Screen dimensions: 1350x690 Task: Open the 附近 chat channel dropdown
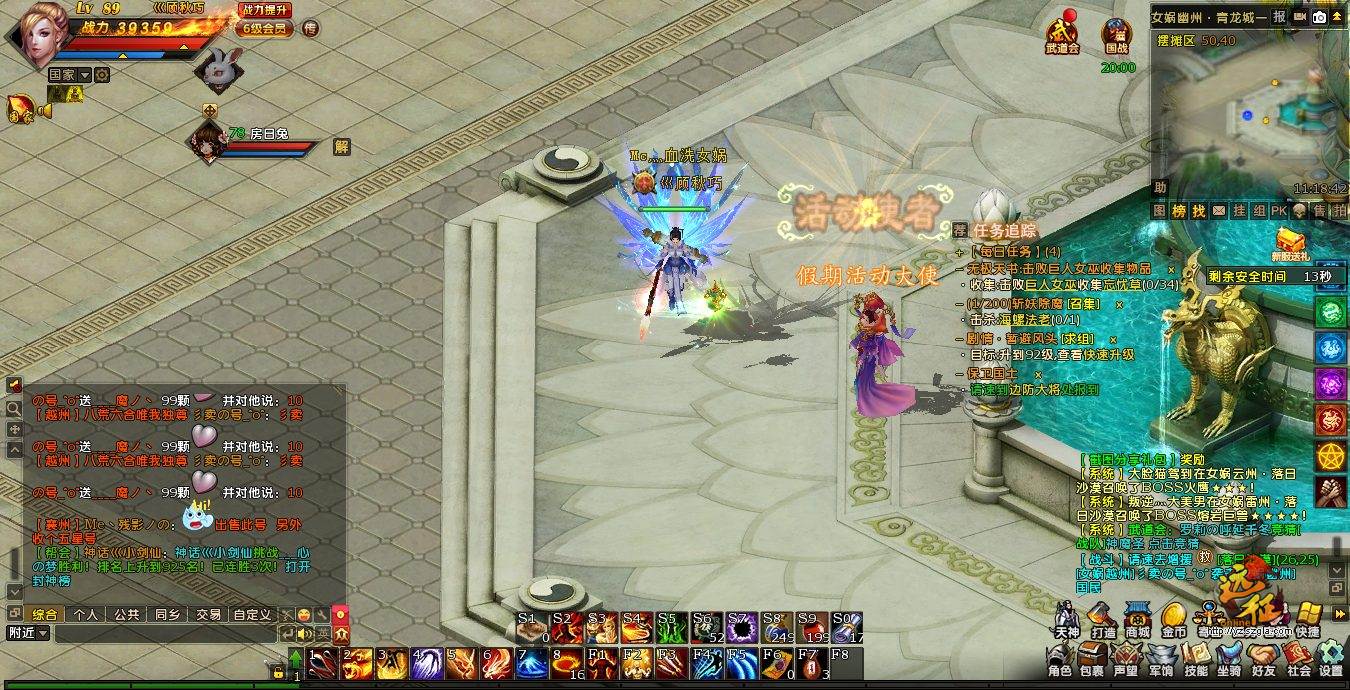tap(28, 633)
